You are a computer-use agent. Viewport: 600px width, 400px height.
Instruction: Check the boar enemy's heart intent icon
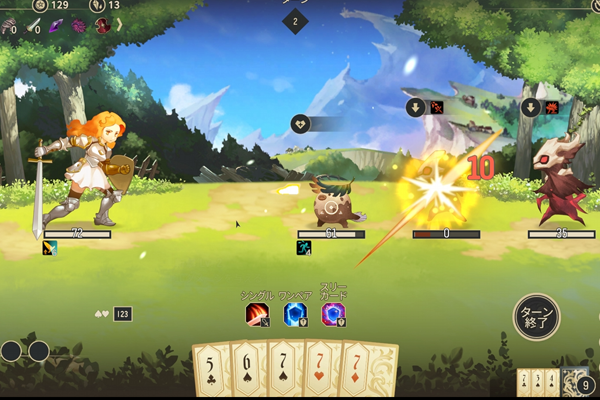tap(300, 123)
